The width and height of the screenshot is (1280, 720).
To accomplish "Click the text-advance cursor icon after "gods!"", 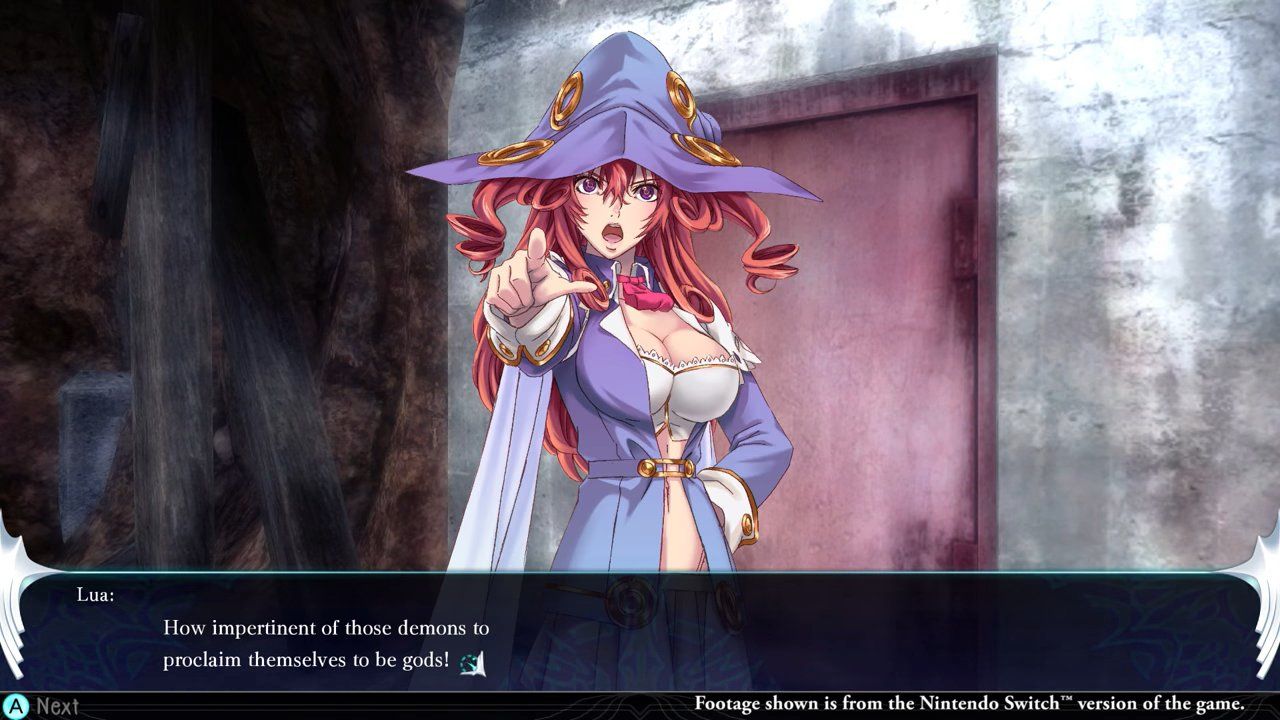I will (x=471, y=662).
